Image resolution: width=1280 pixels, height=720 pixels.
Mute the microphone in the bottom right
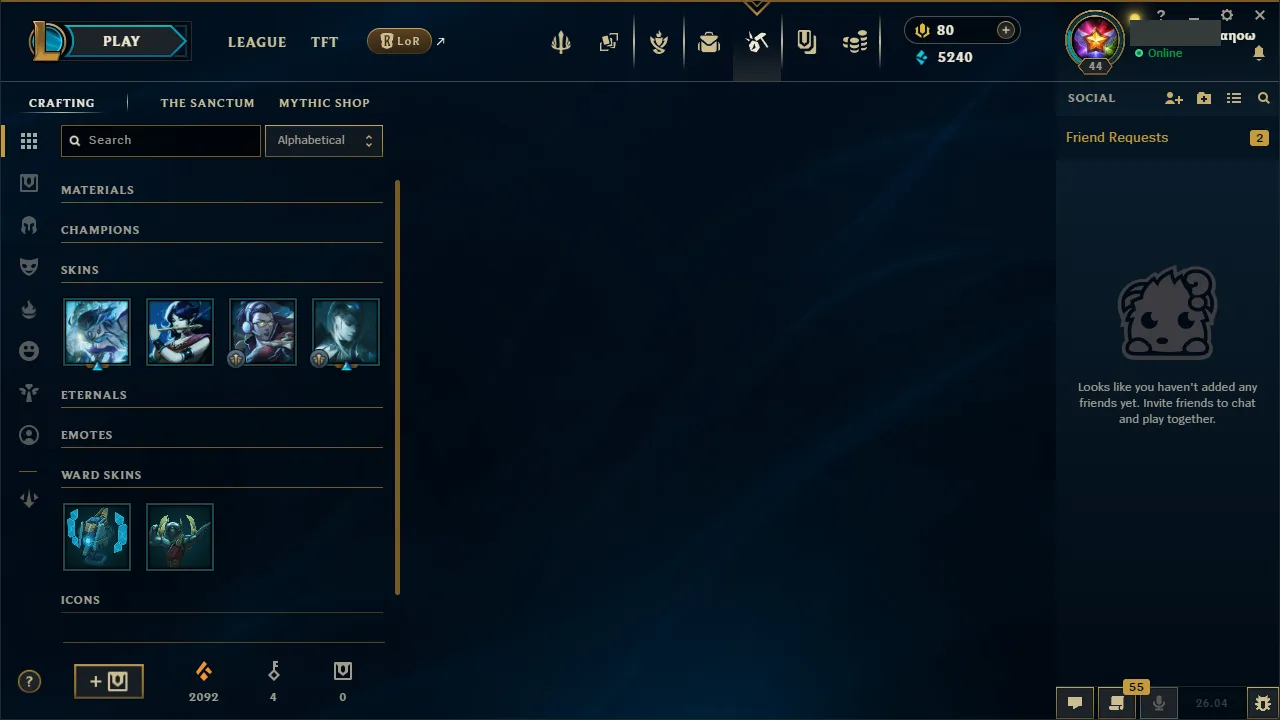[x=1158, y=702]
